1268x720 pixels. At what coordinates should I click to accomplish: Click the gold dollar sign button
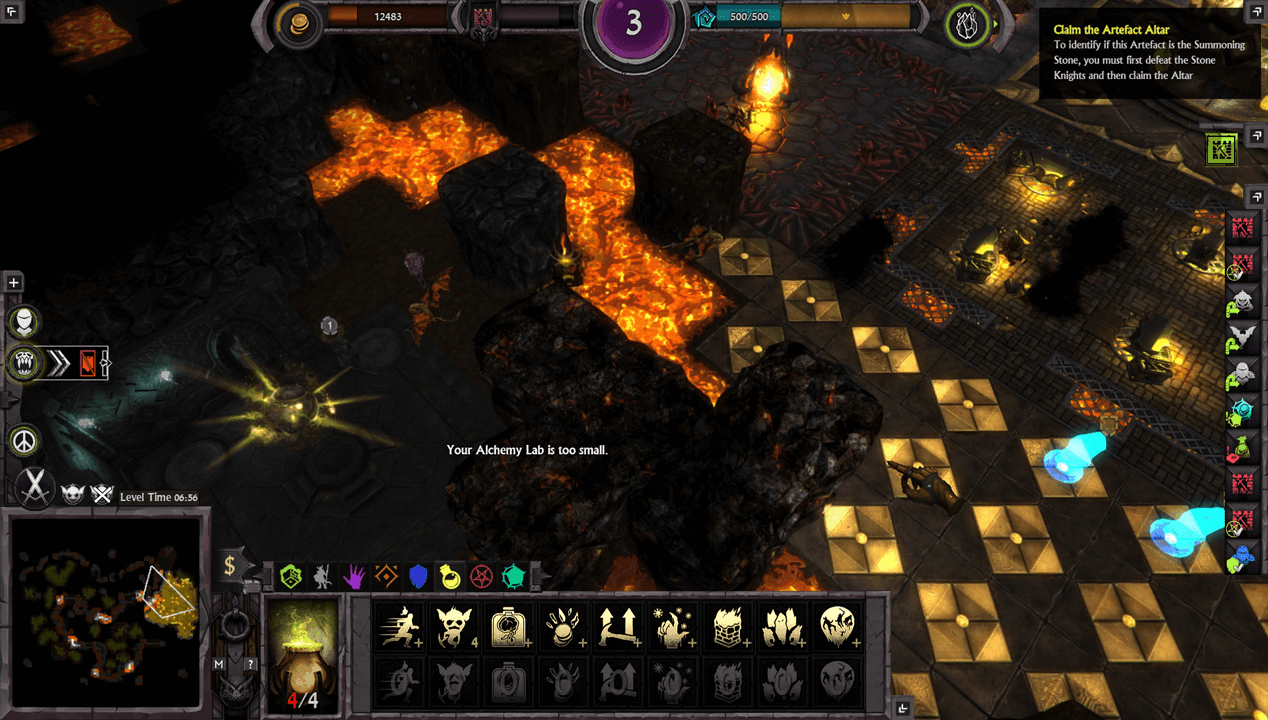pos(230,567)
